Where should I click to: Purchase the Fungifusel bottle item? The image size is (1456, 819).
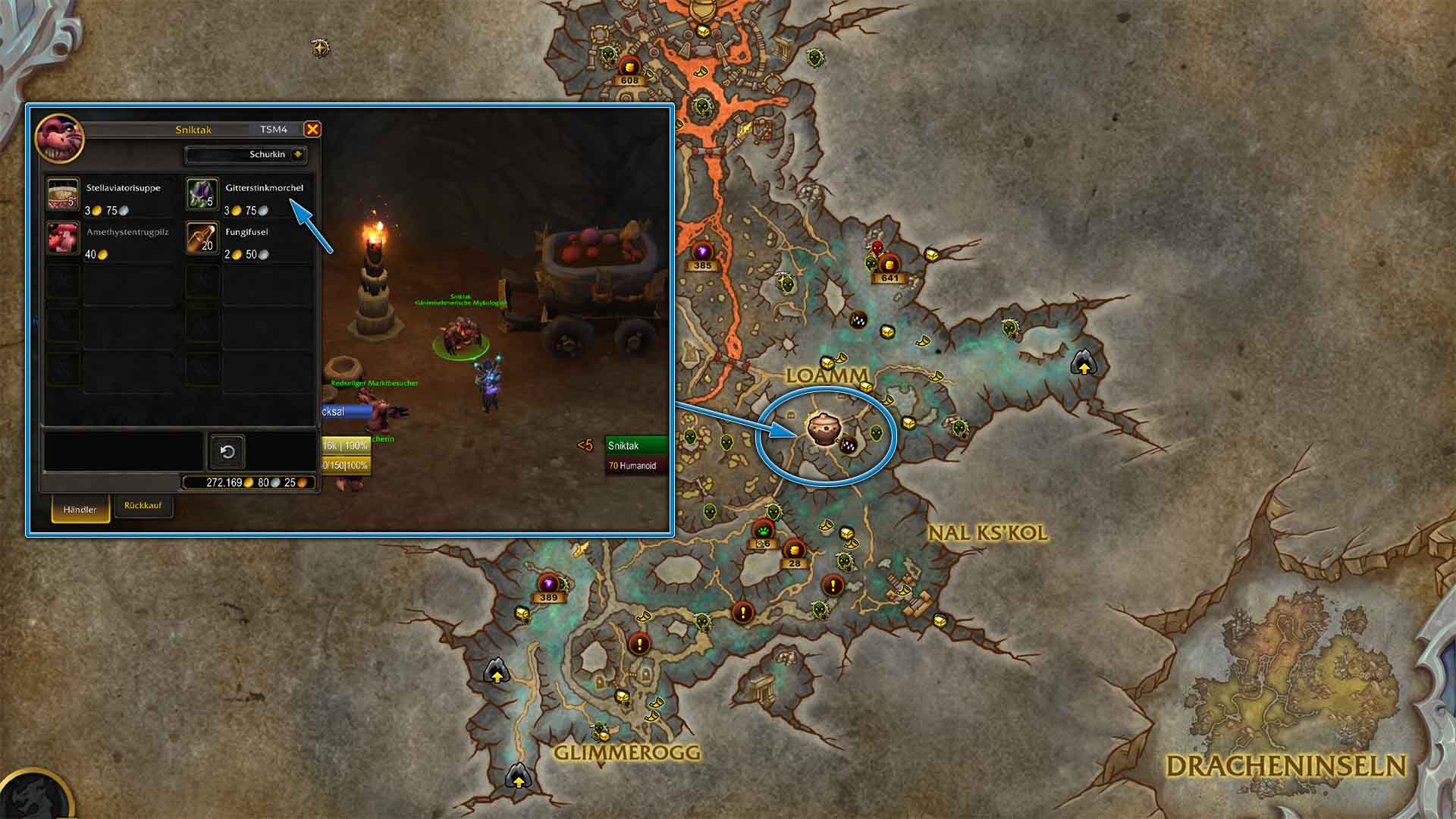tap(202, 237)
